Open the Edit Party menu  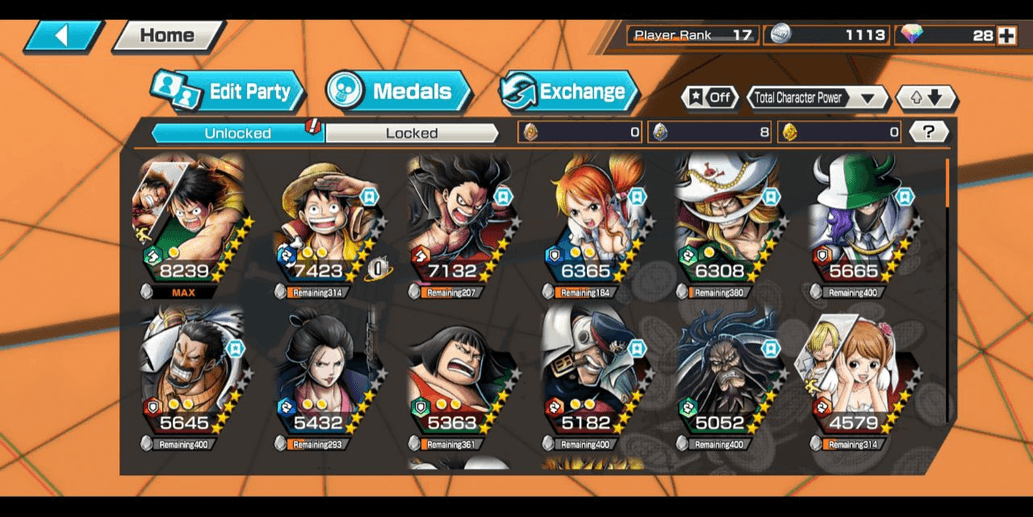pos(228,92)
